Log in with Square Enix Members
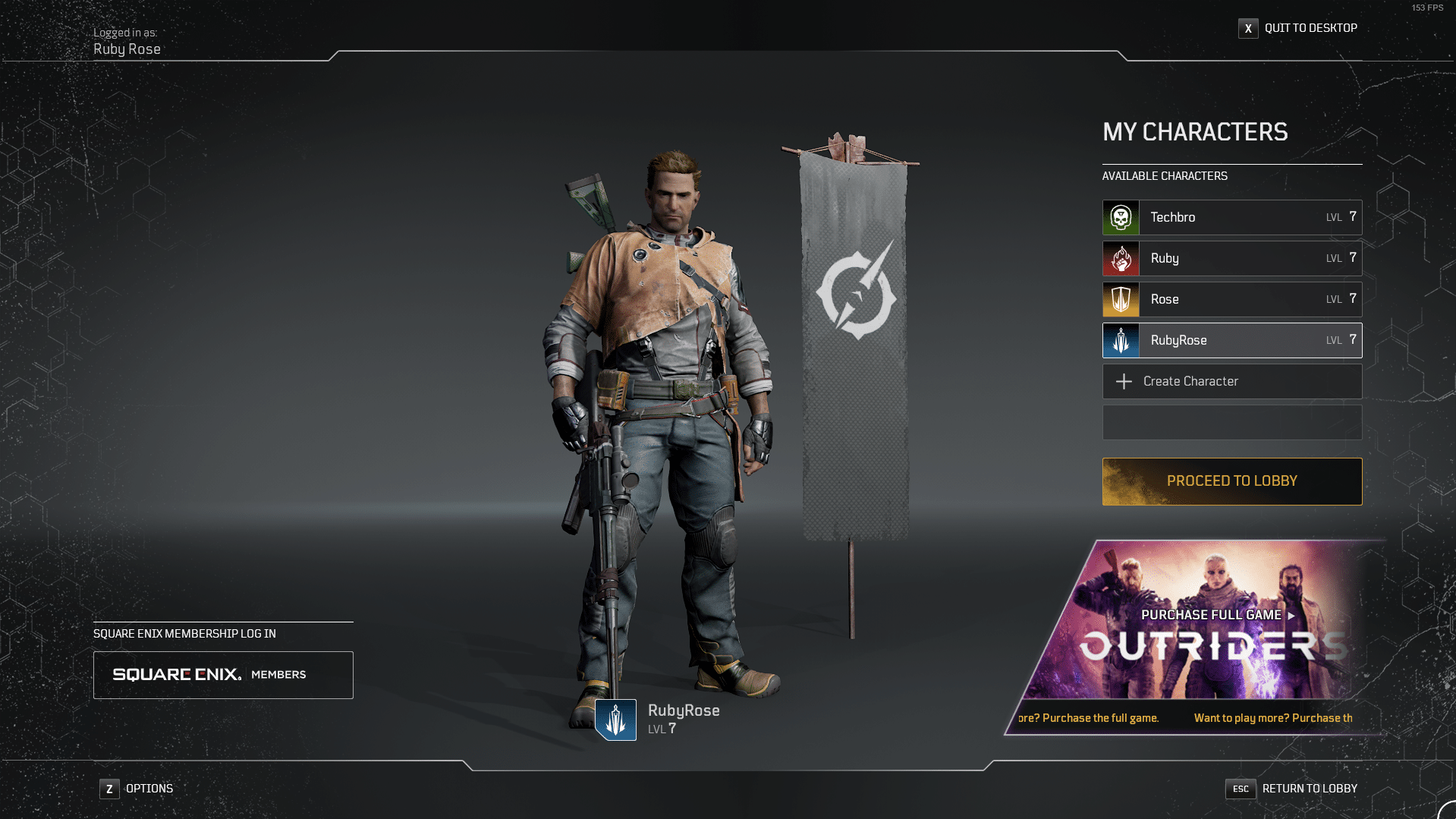The width and height of the screenshot is (1456, 819). [x=223, y=675]
